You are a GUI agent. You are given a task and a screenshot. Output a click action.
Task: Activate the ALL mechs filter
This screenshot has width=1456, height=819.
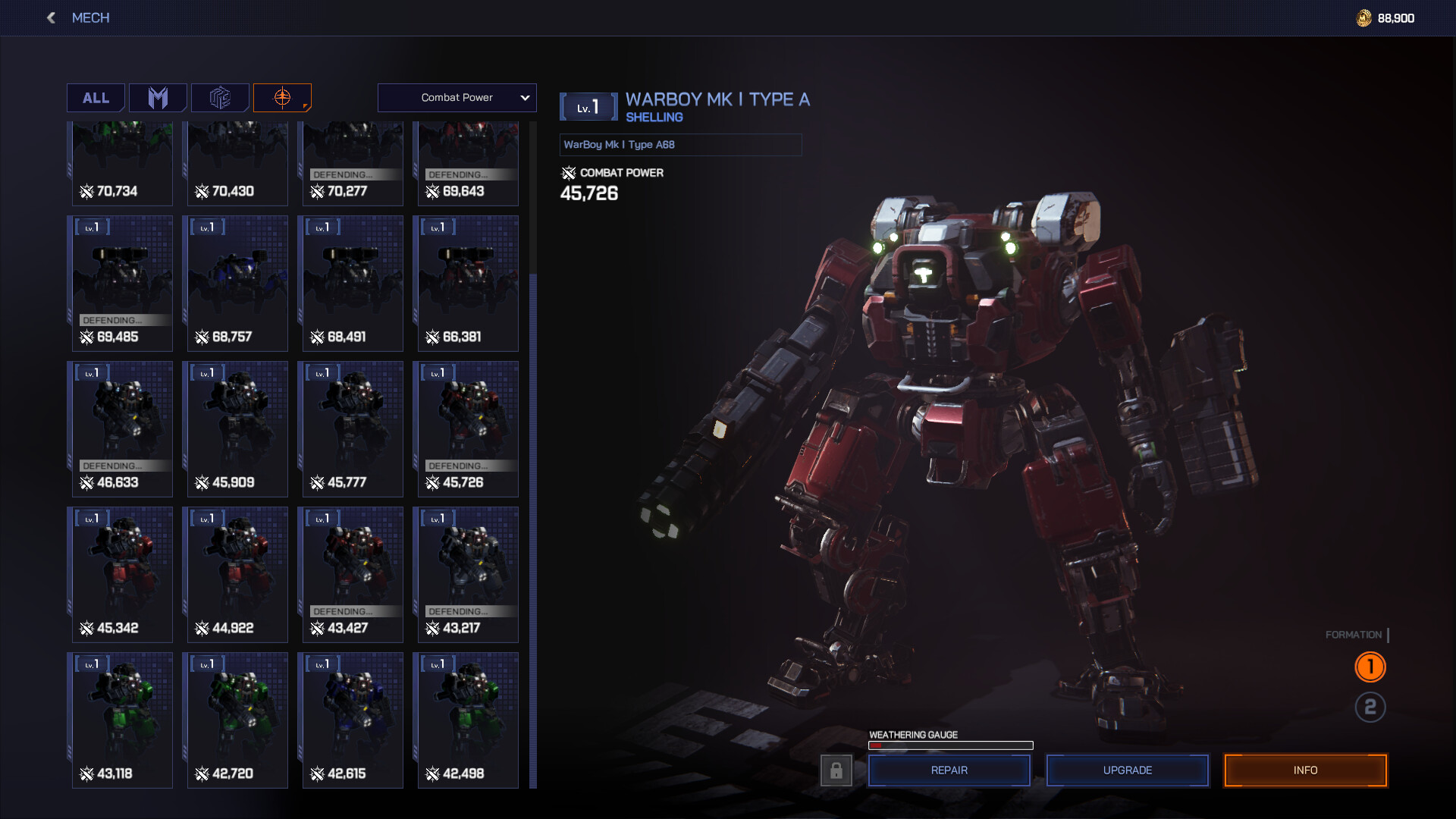click(95, 97)
